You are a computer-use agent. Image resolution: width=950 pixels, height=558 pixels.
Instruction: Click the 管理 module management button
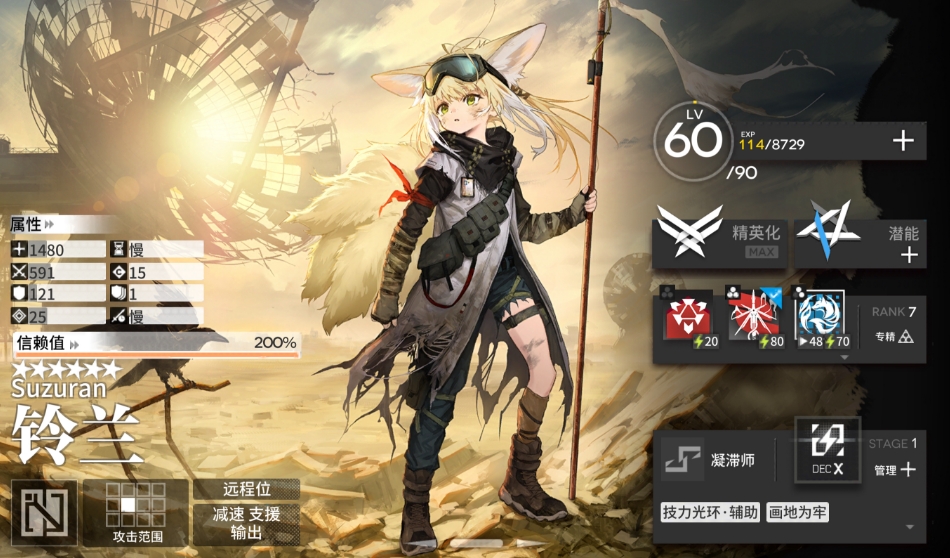[x=895, y=469]
